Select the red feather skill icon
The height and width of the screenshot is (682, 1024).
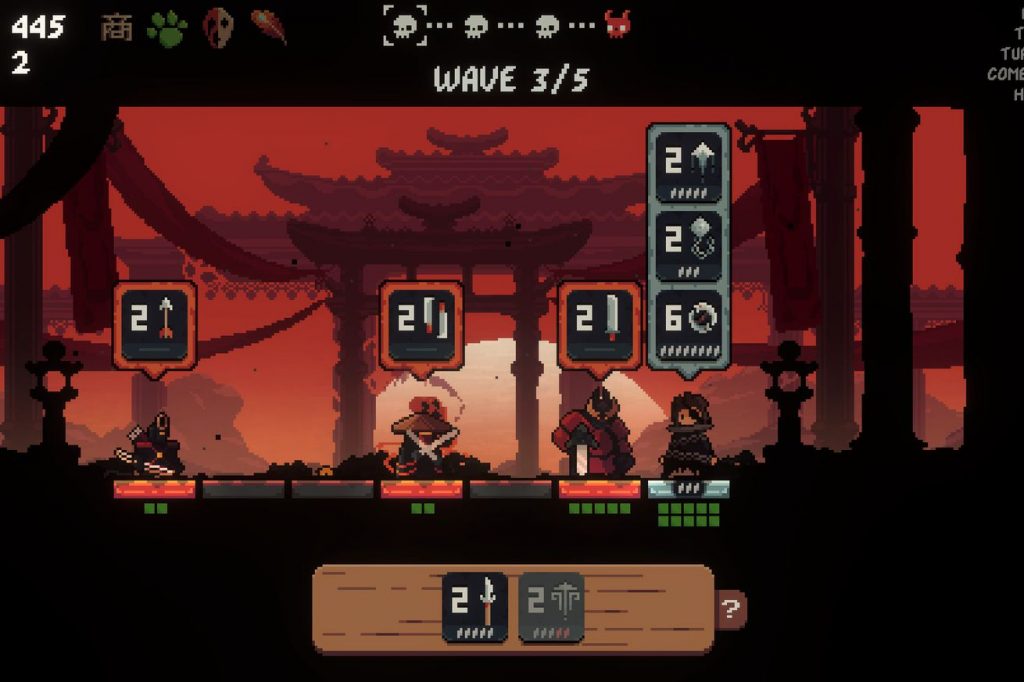269,27
